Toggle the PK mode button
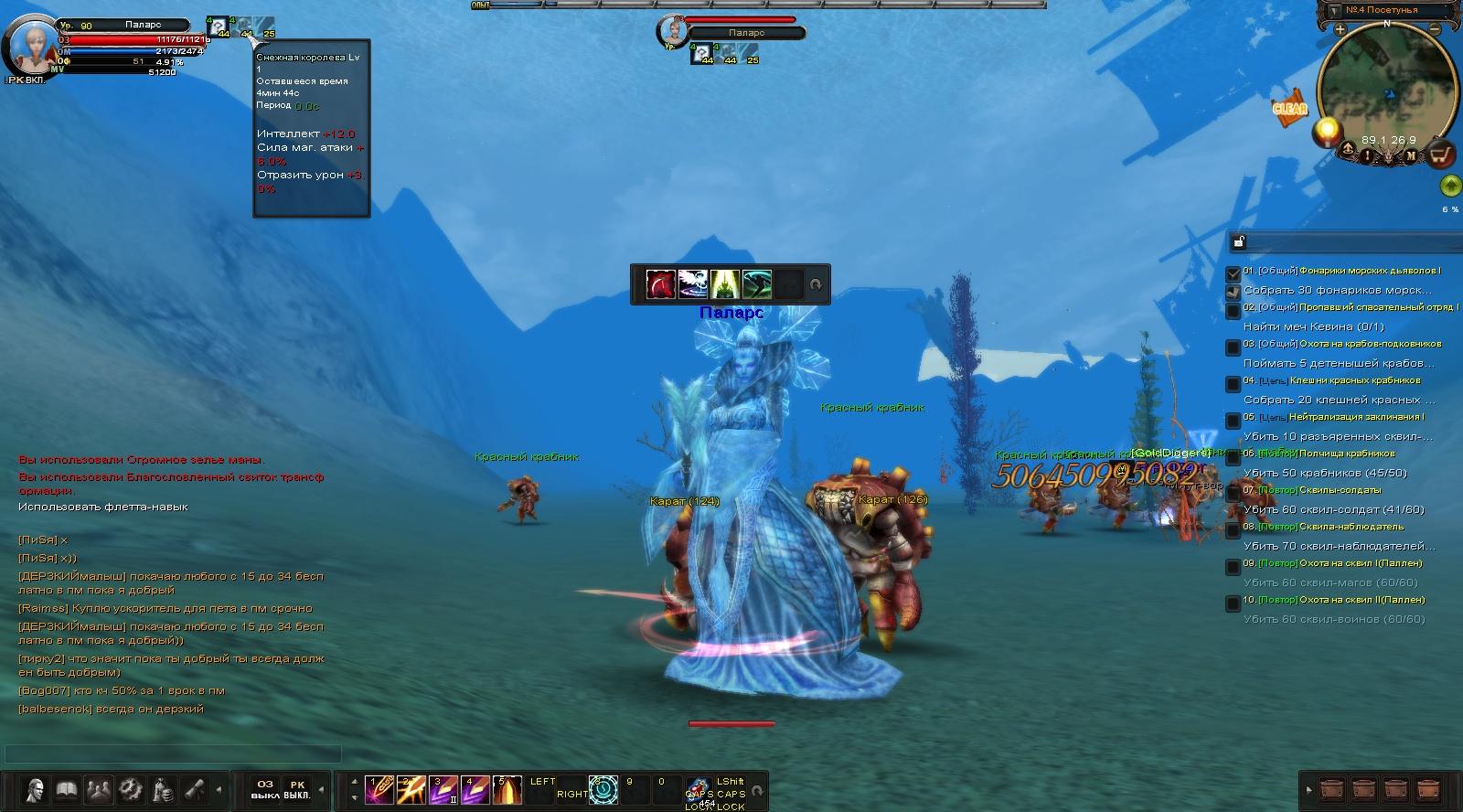Viewport: 1463px width, 812px height. [297, 789]
